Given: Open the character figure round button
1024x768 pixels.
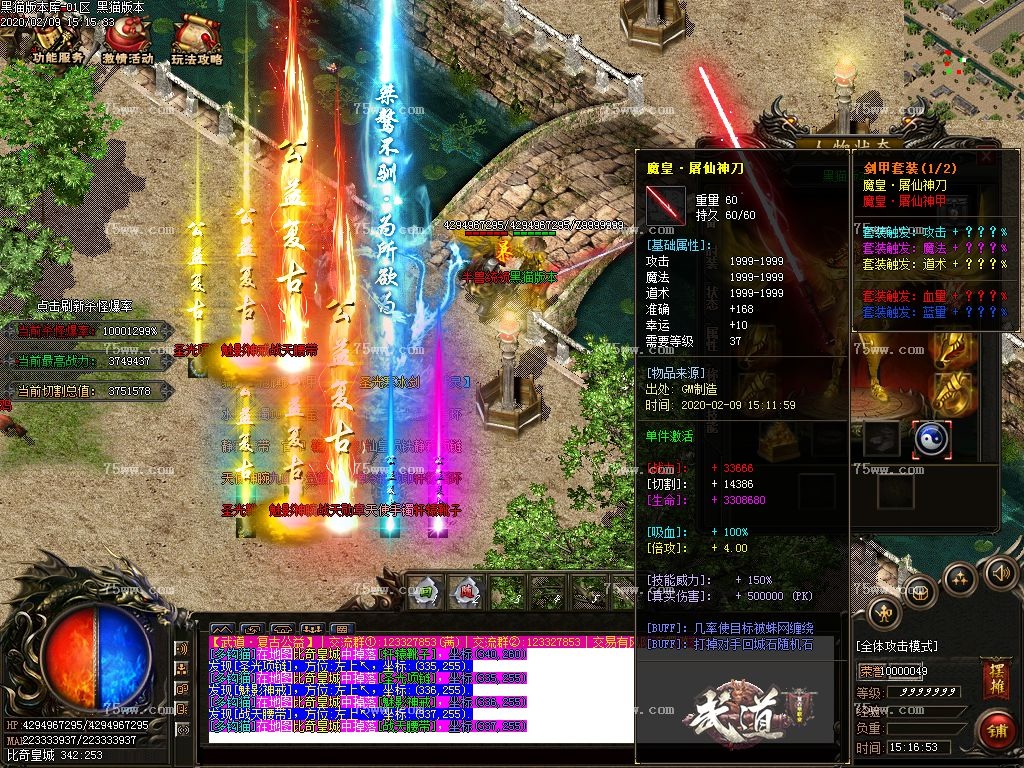Looking at the screenshot, I should pos(884,612).
